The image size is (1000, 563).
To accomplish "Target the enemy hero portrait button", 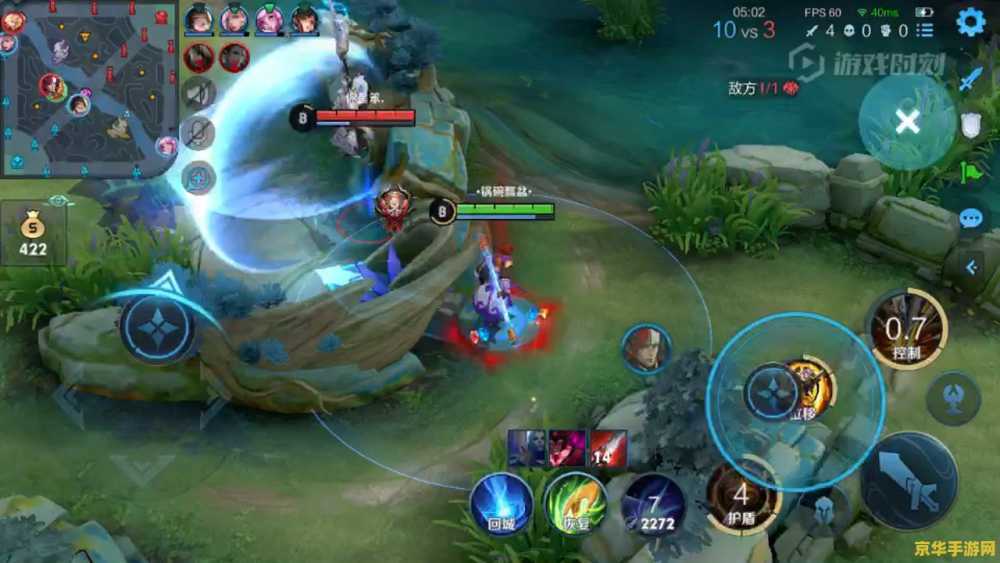I will (645, 350).
